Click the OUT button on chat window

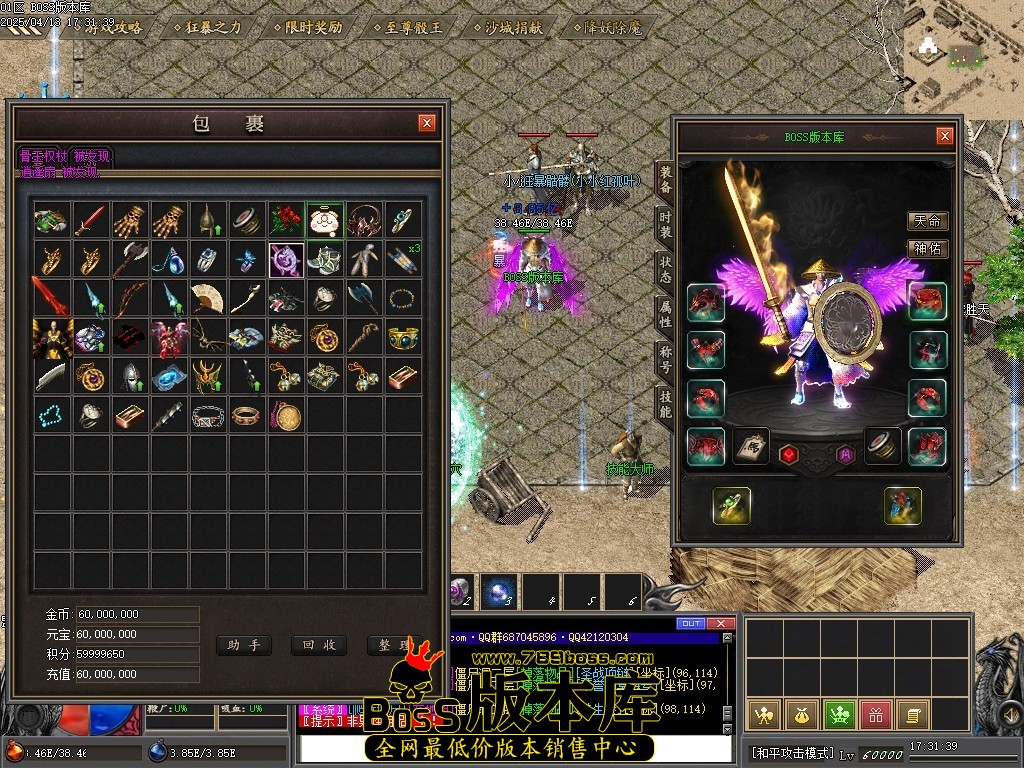coord(691,624)
